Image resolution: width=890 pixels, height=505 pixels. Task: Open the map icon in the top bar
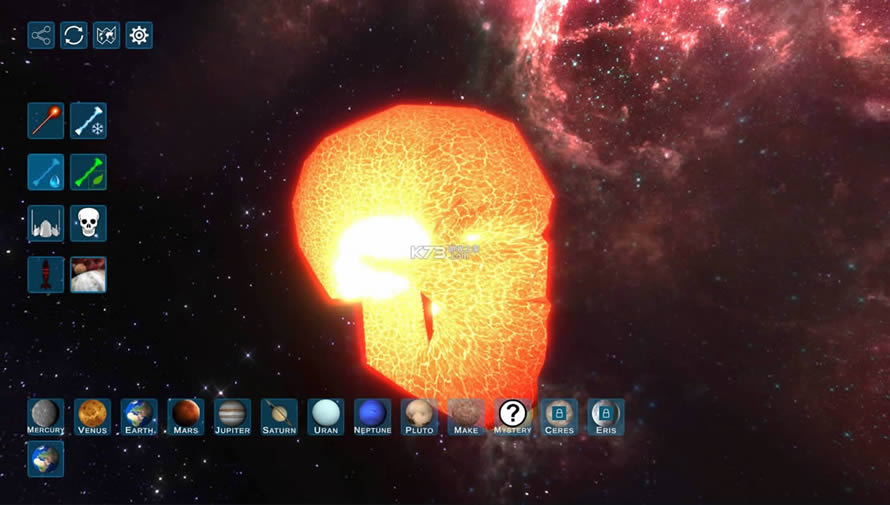click(x=106, y=36)
